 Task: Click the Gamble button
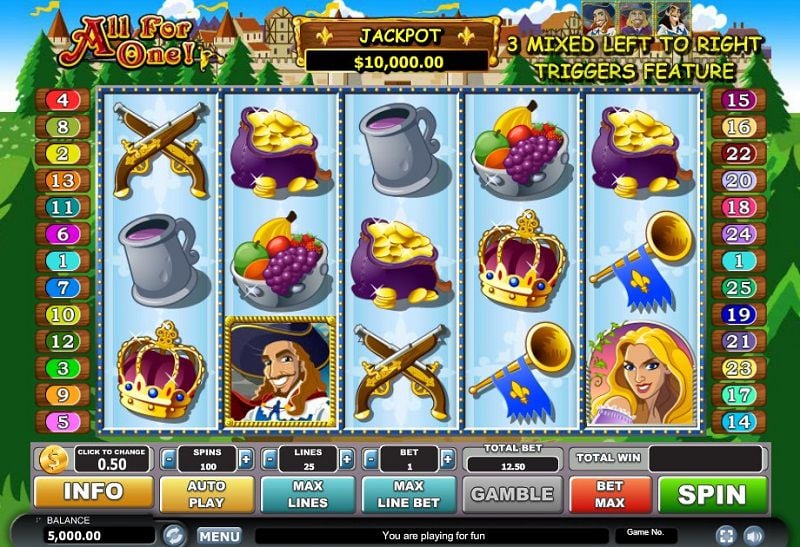[x=511, y=494]
